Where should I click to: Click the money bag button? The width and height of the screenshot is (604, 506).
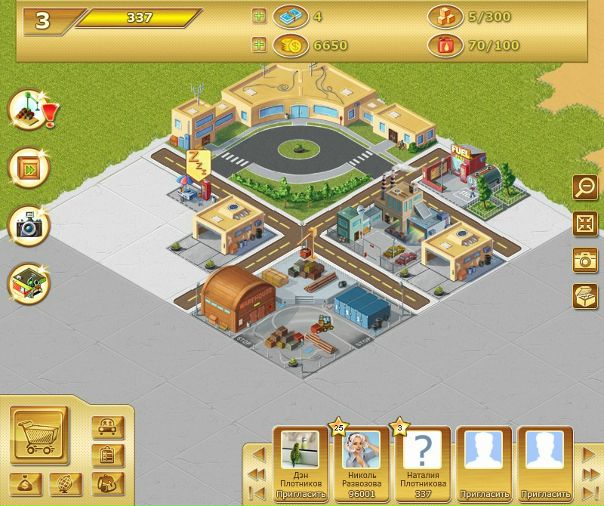(x=28, y=485)
